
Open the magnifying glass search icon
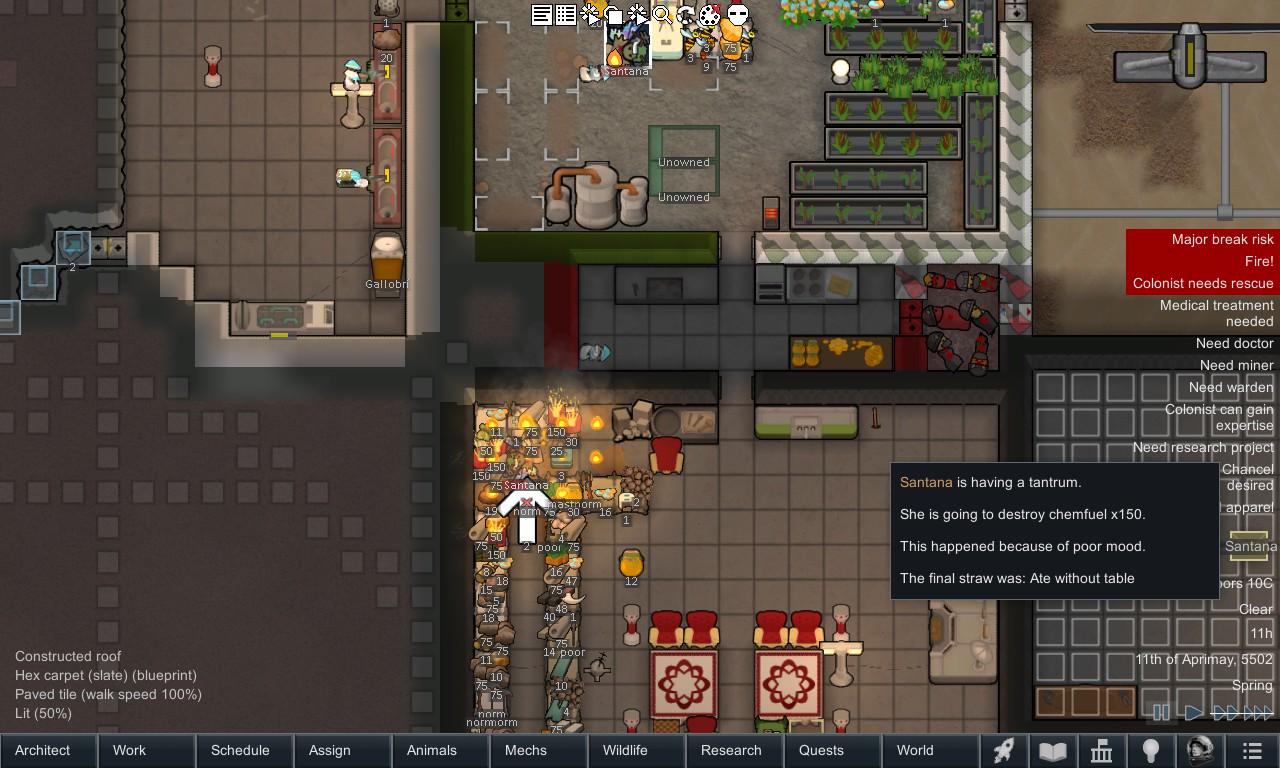[663, 15]
